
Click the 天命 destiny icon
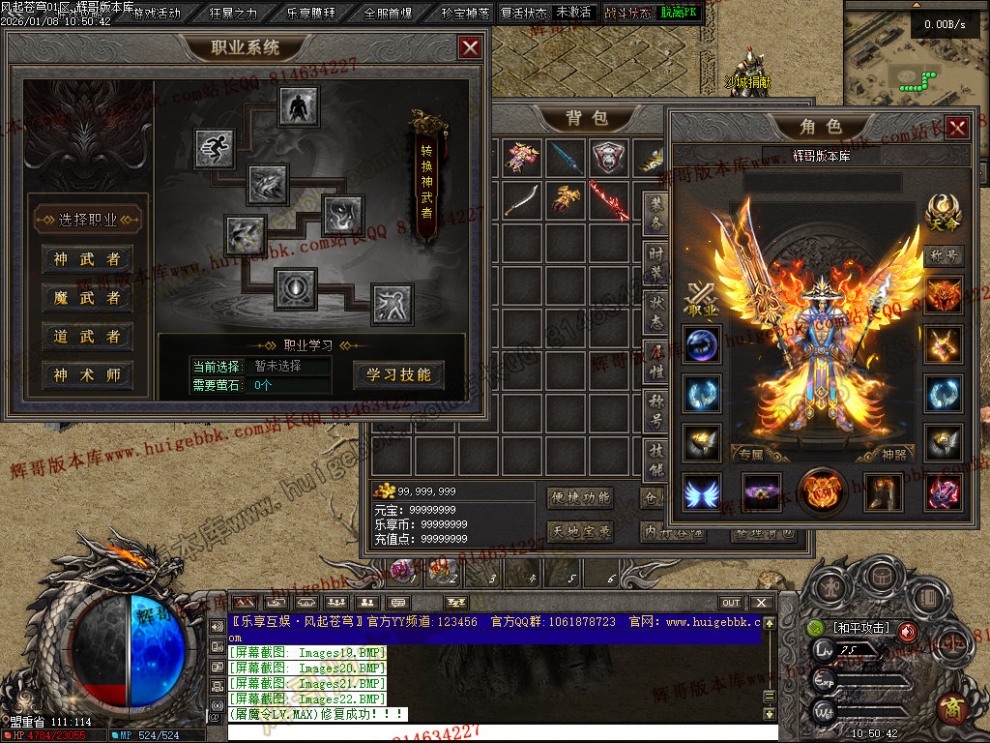point(942,214)
